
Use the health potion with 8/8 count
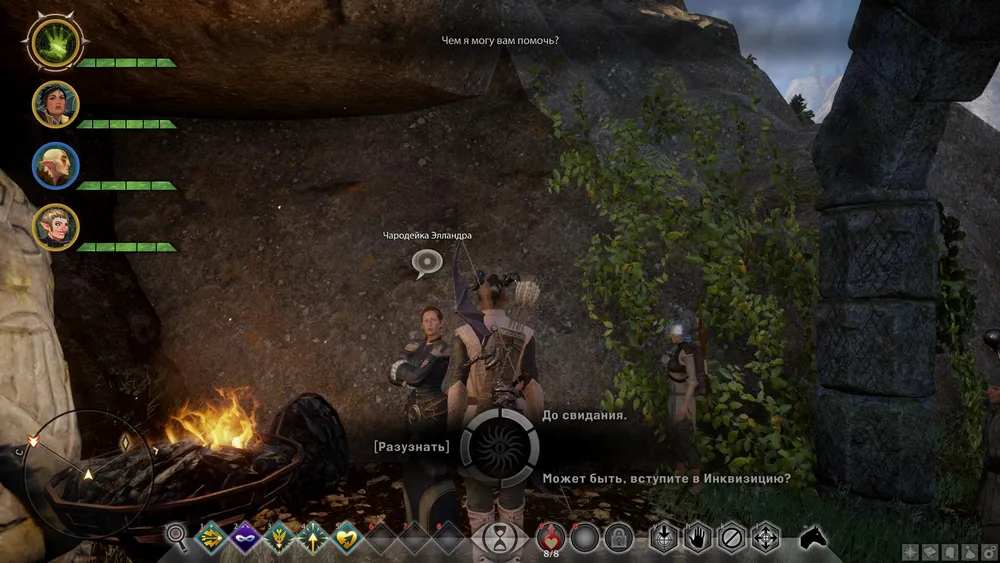coord(551,536)
